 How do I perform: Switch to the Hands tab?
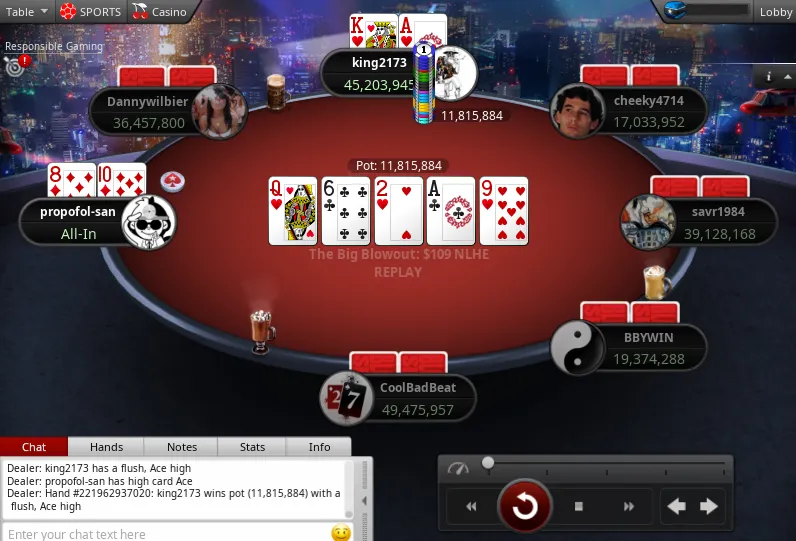tap(106, 447)
